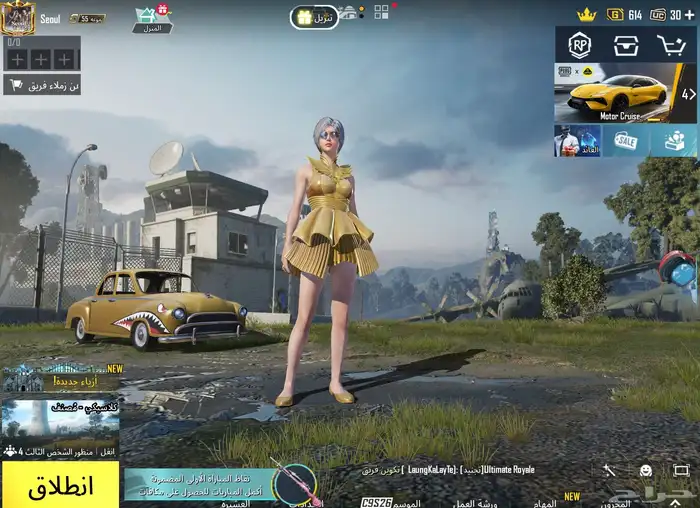
Task: Click the download تنزيل button
Action: point(314,17)
